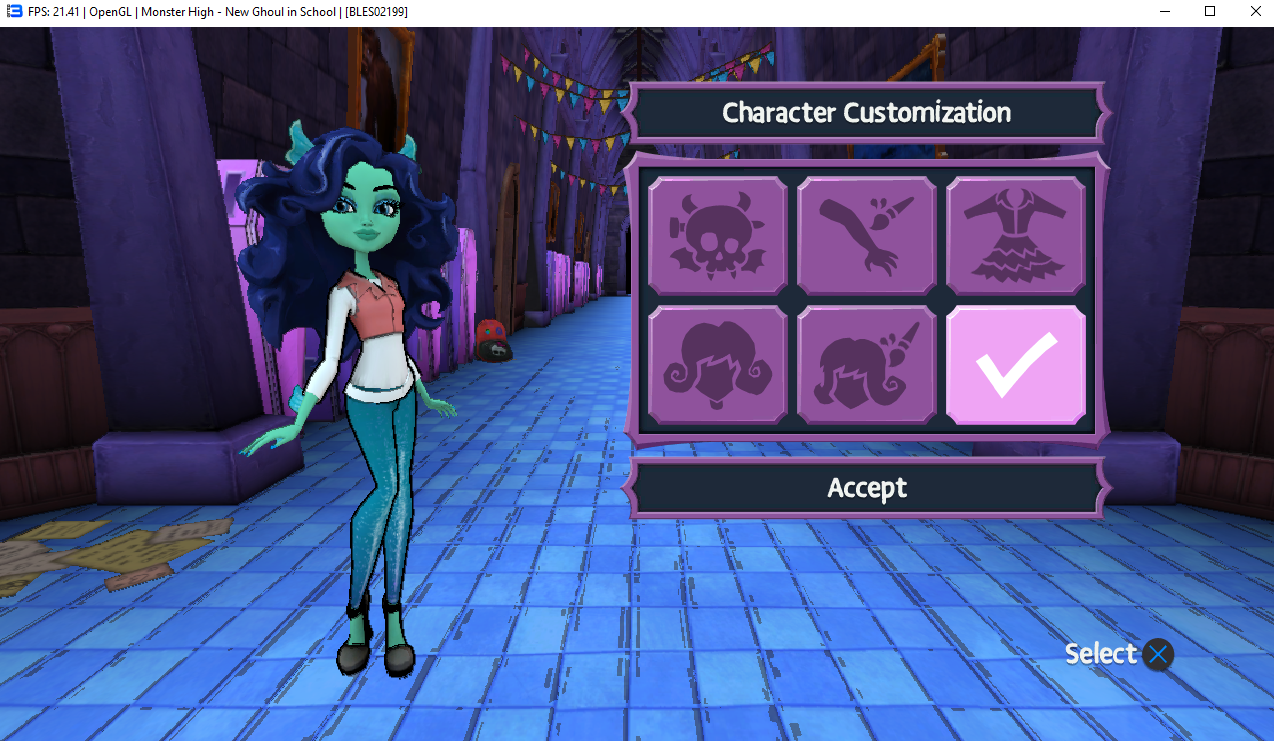1274x741 pixels.
Task: Open the dress outfit customization
Action: (1015, 236)
